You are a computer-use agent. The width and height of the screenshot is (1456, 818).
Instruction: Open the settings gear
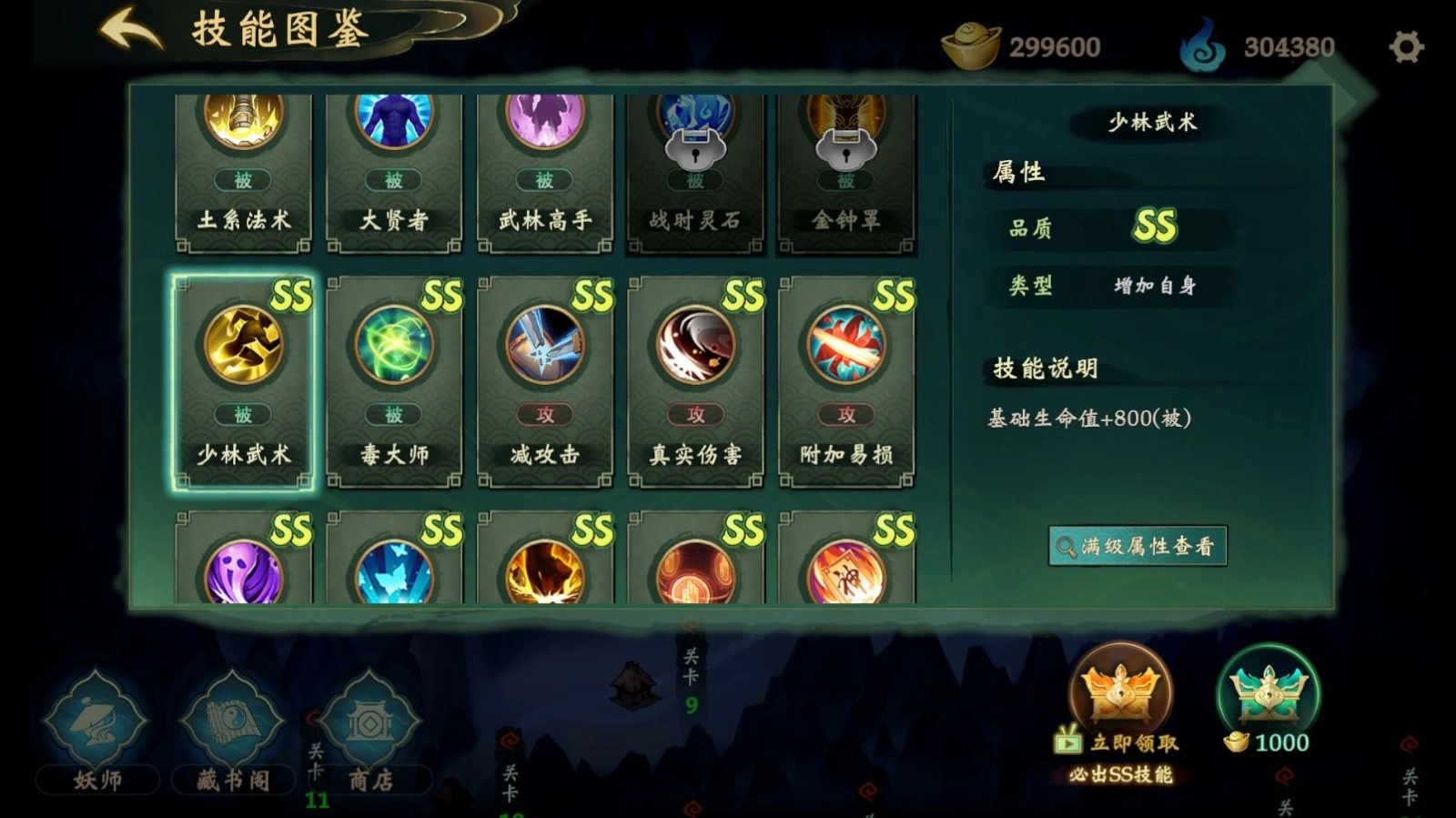tap(1406, 45)
